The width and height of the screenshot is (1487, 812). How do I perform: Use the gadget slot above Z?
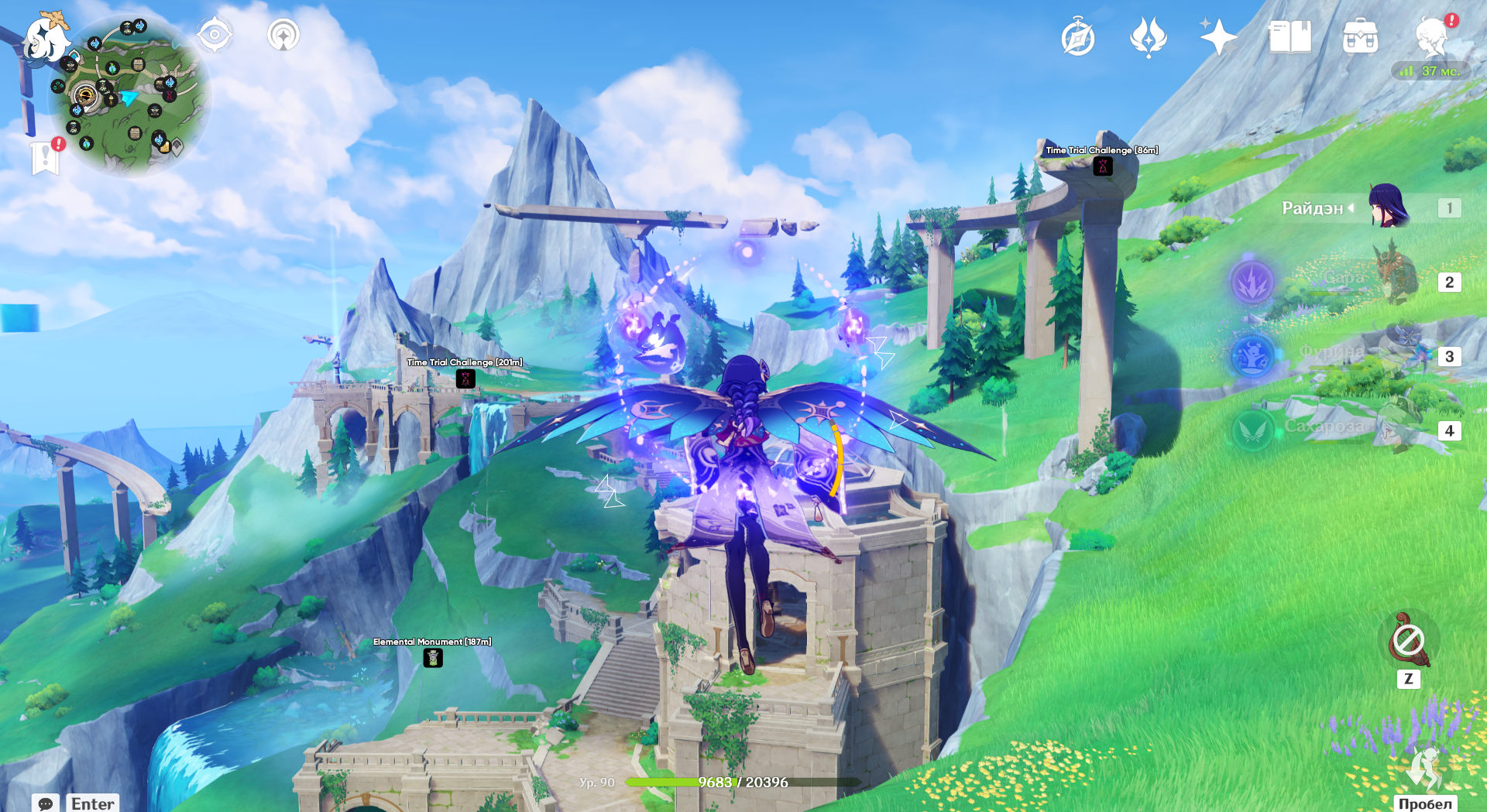[1408, 640]
